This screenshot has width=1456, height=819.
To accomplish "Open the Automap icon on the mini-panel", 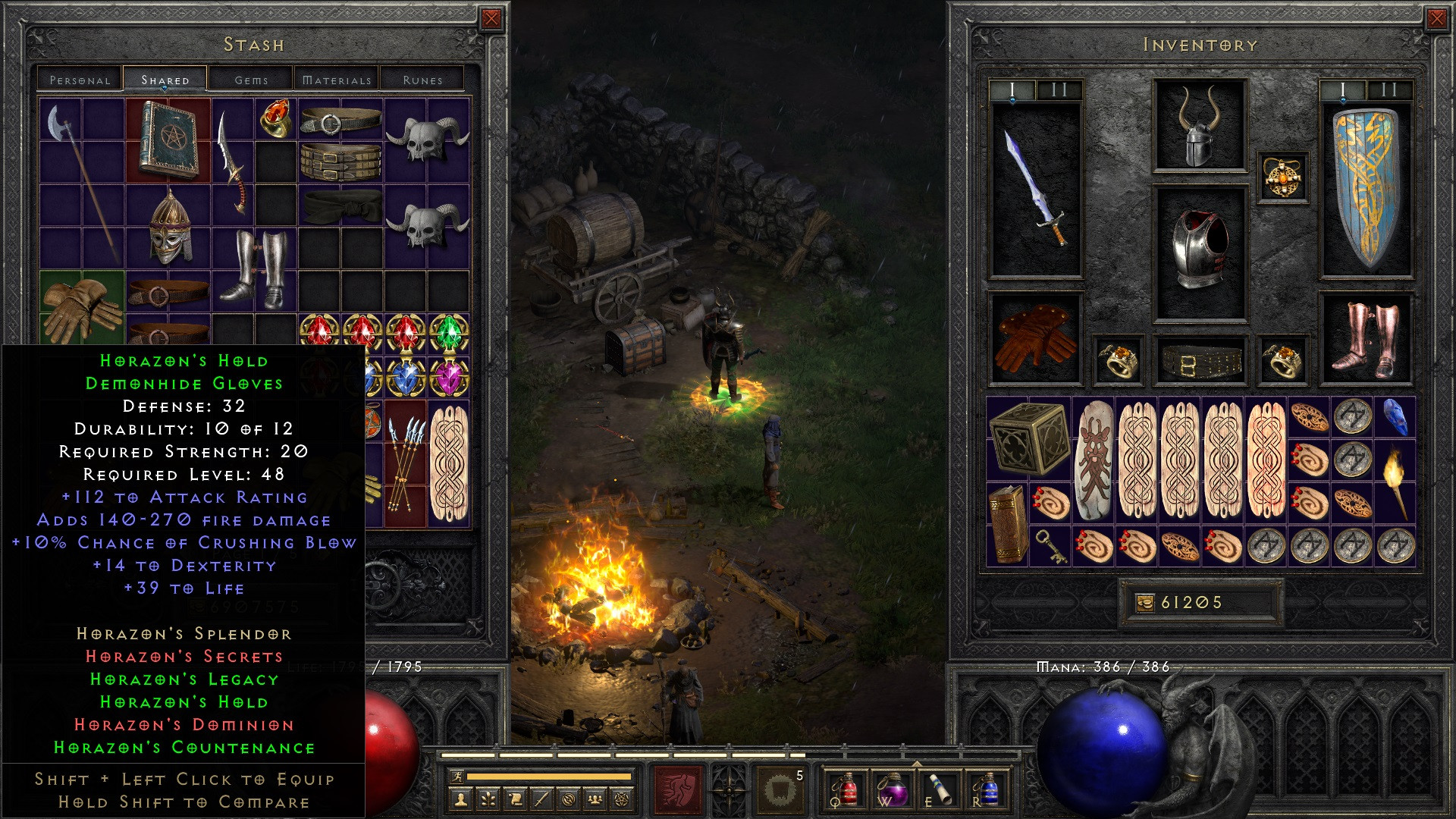I will 570,797.
